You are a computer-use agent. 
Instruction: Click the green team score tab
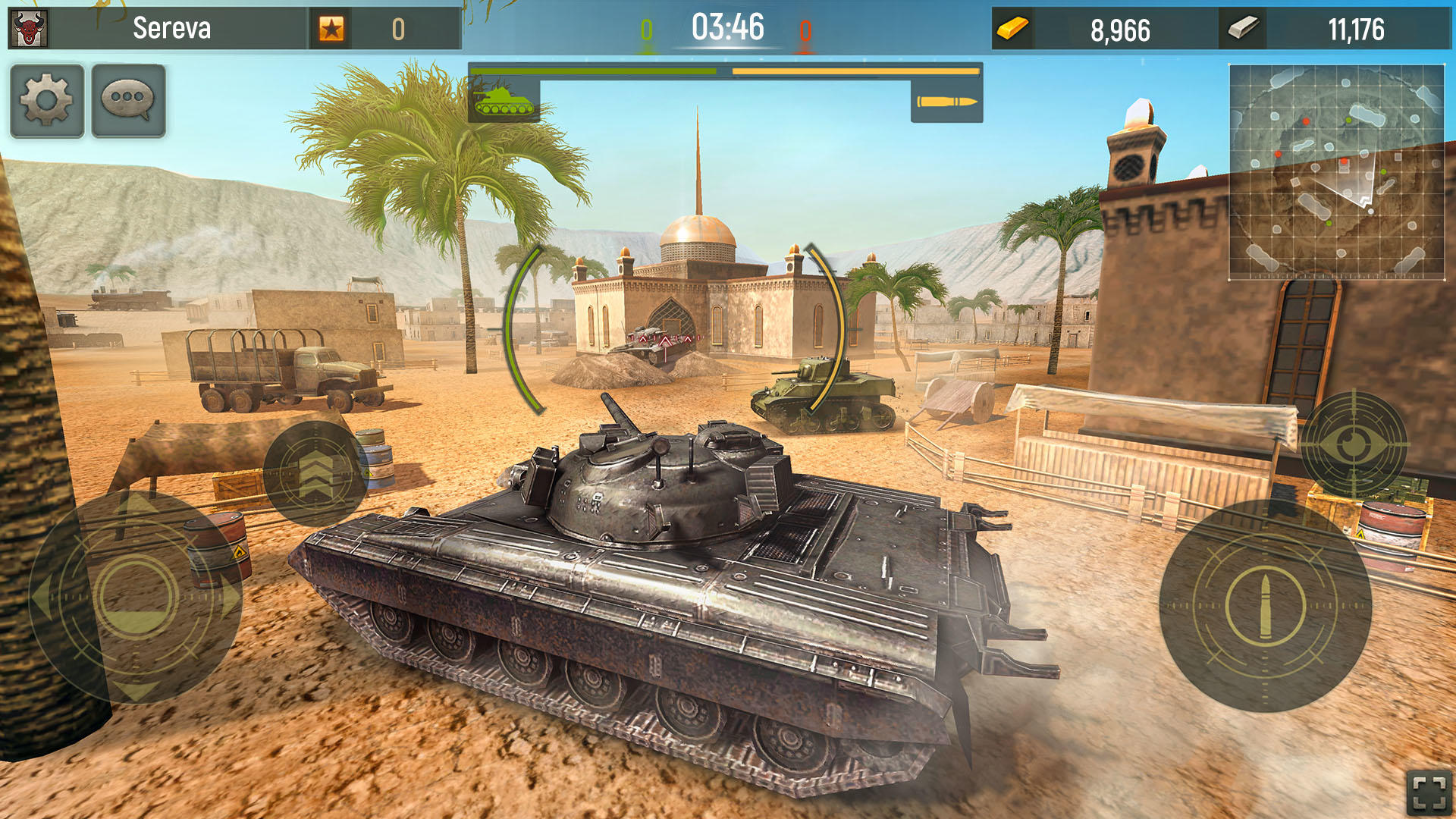coord(645,30)
